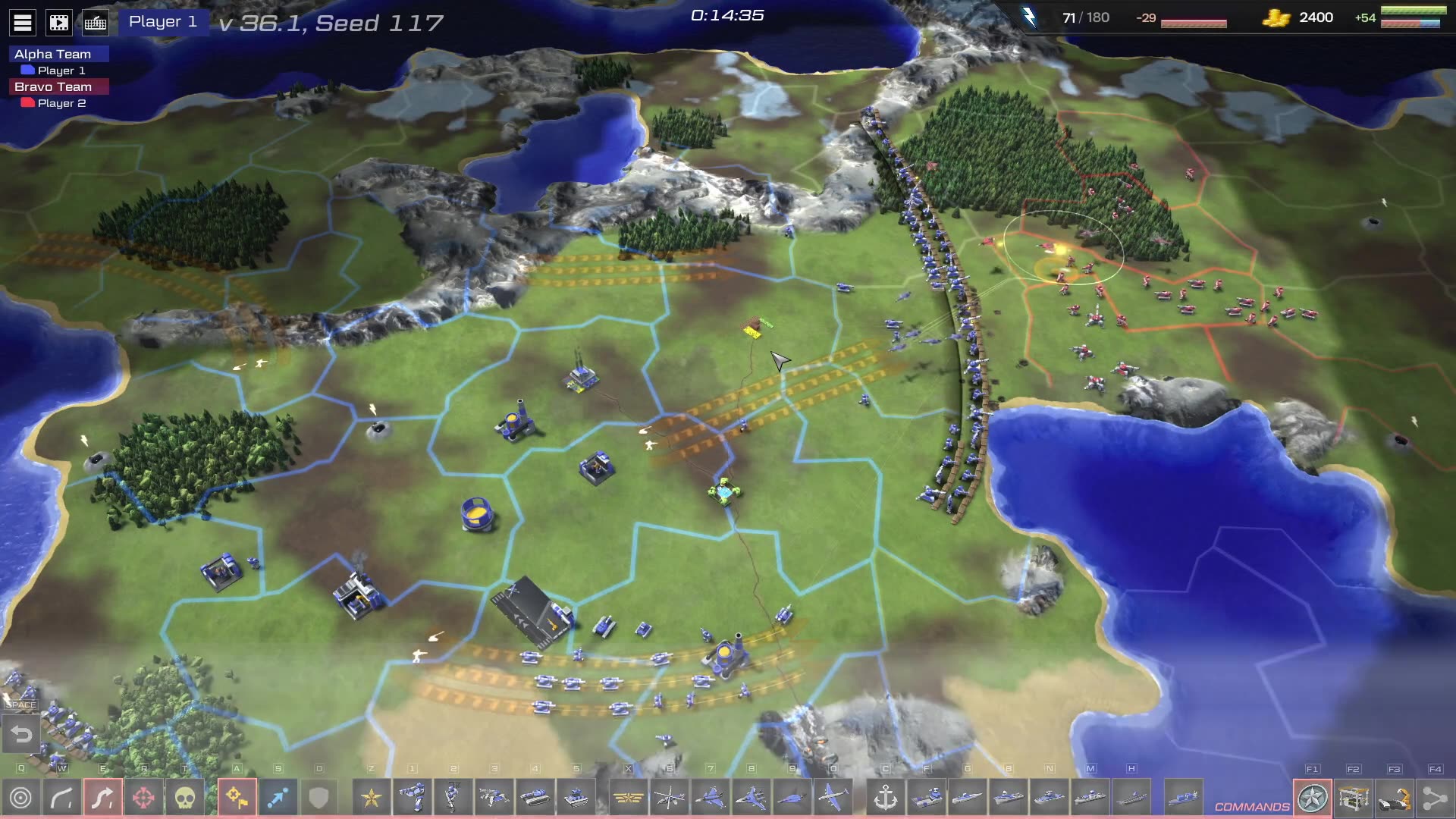
Task: Toggle the crosshair with flag command
Action: pos(237,798)
